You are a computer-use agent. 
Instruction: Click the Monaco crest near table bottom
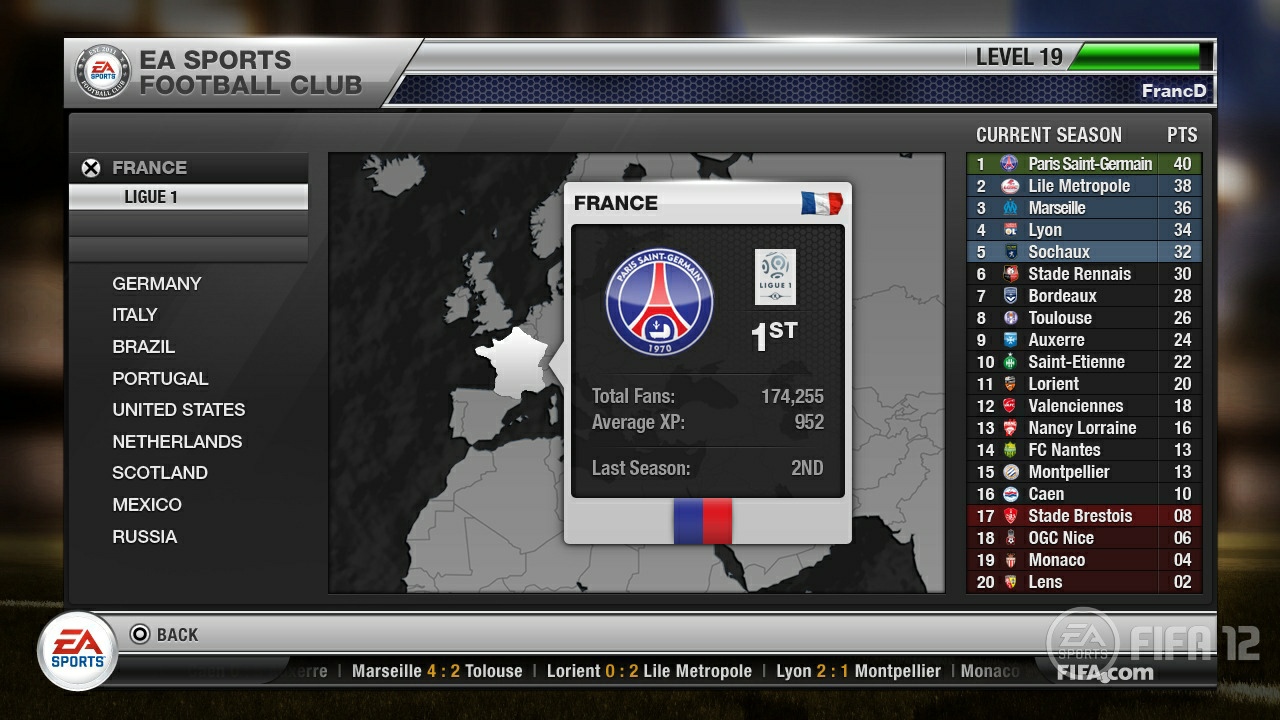pyautogui.click(x=1012, y=560)
